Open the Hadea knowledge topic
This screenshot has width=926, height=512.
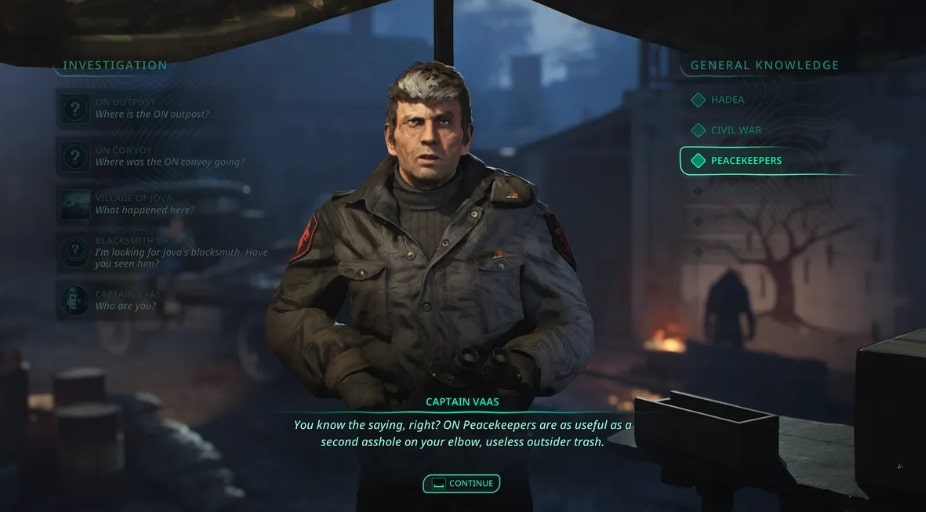pos(727,100)
